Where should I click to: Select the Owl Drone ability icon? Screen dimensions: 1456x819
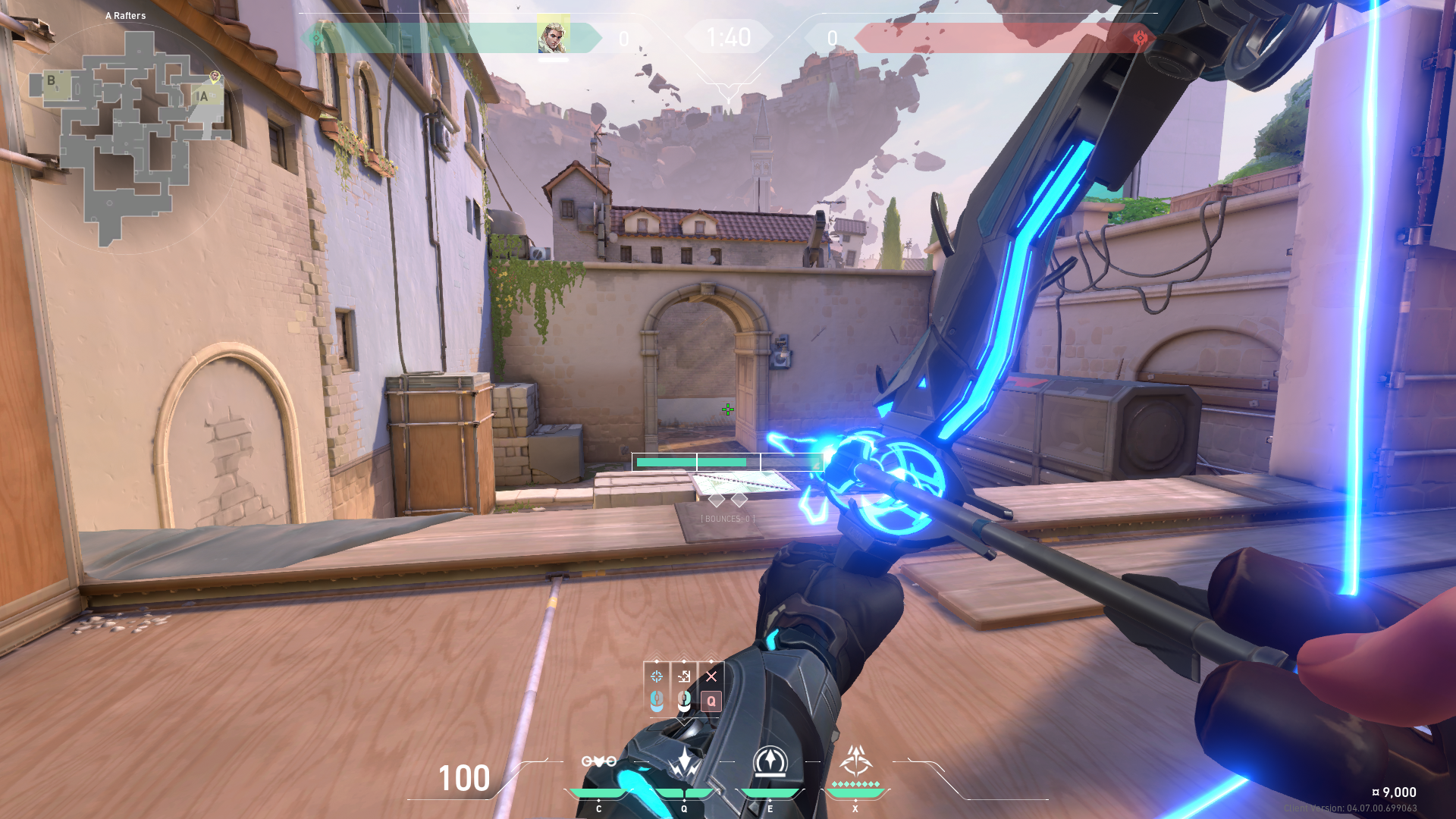coord(598,761)
